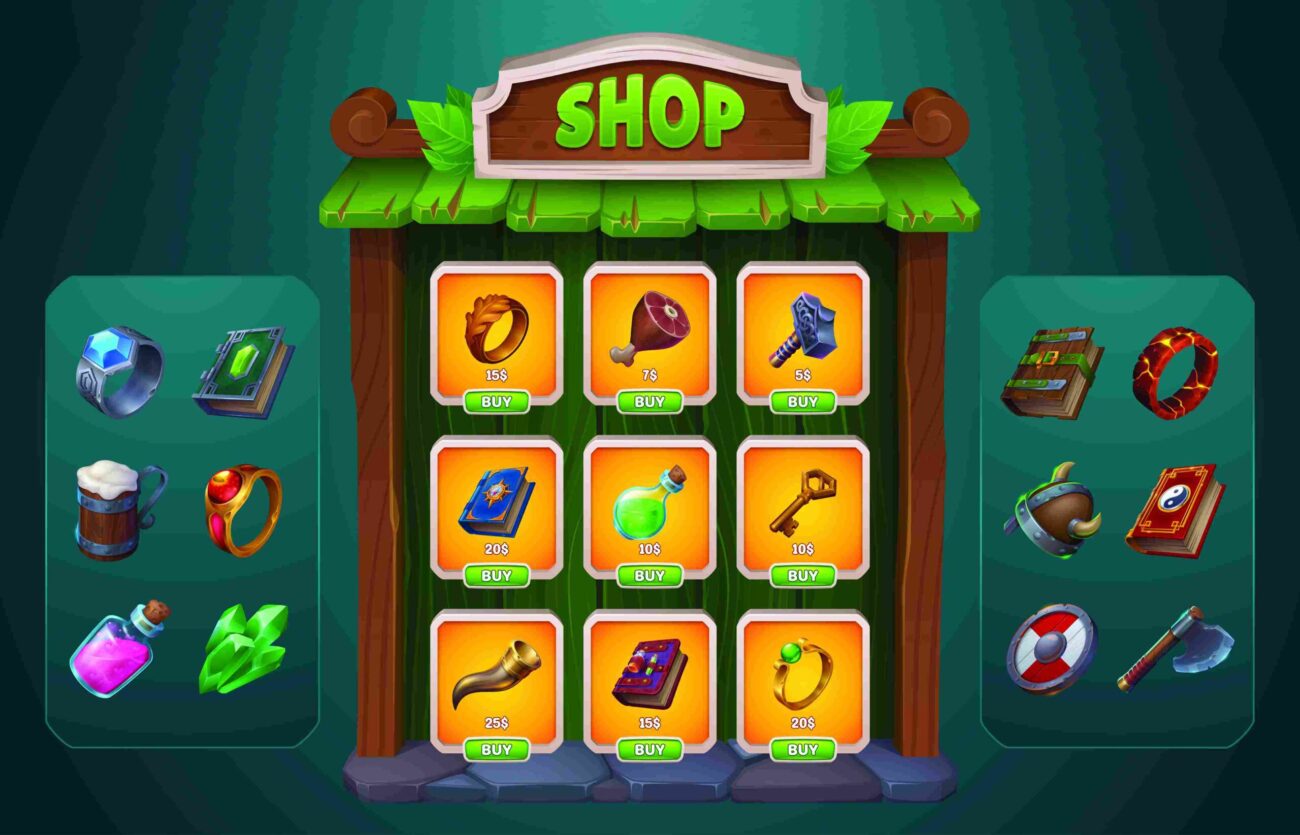Viewport: 1300px width, 835px height.
Task: Buy the blue spellbook for 20$
Action: (x=497, y=574)
